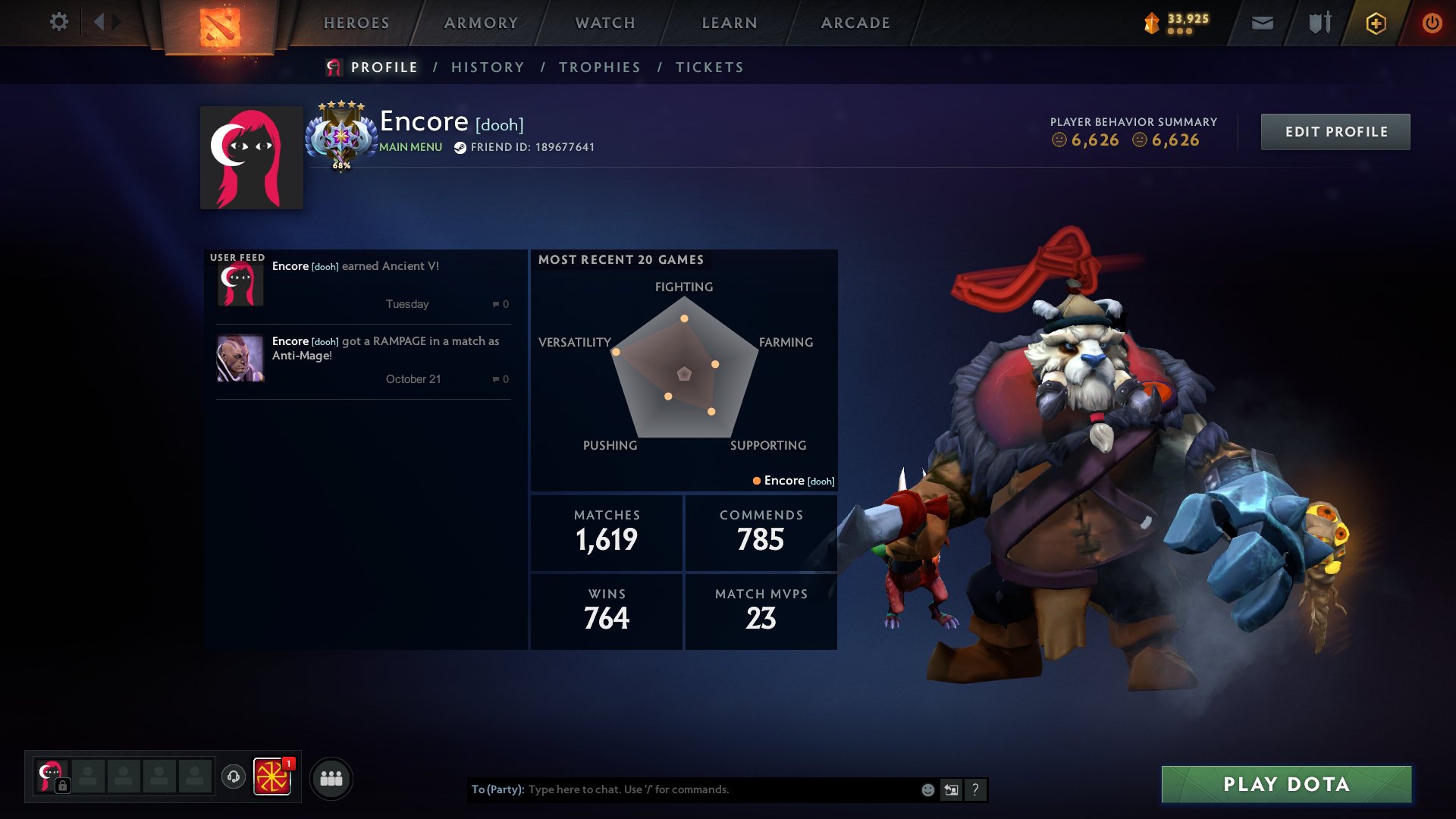
Task: Open the emoticon smiley in chat bar
Action: pos(927,789)
